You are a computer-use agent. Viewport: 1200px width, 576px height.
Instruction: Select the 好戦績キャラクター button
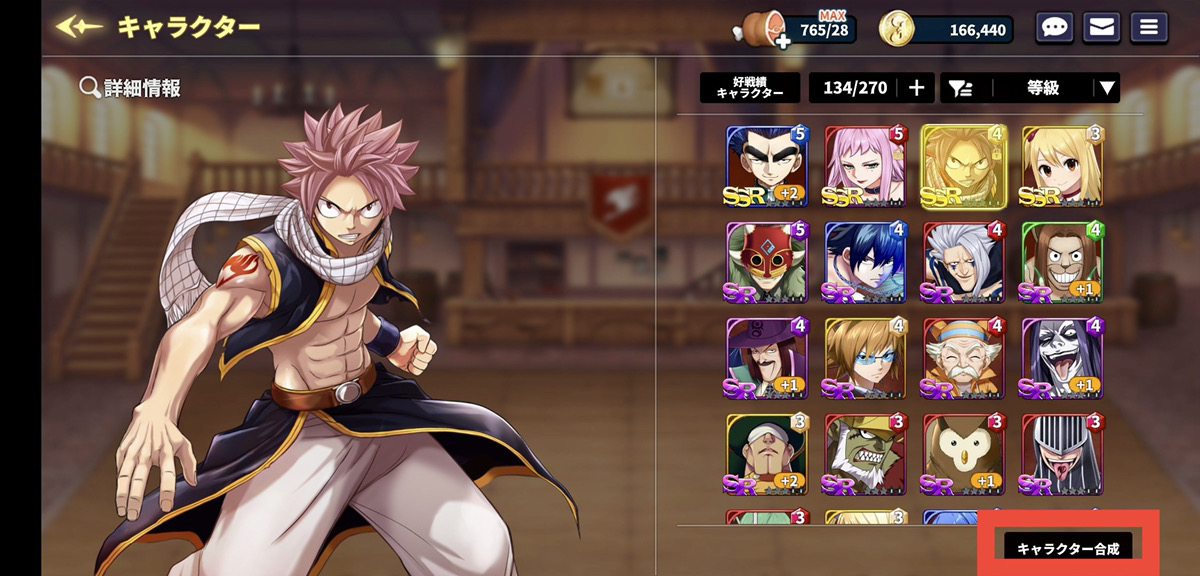(750, 88)
